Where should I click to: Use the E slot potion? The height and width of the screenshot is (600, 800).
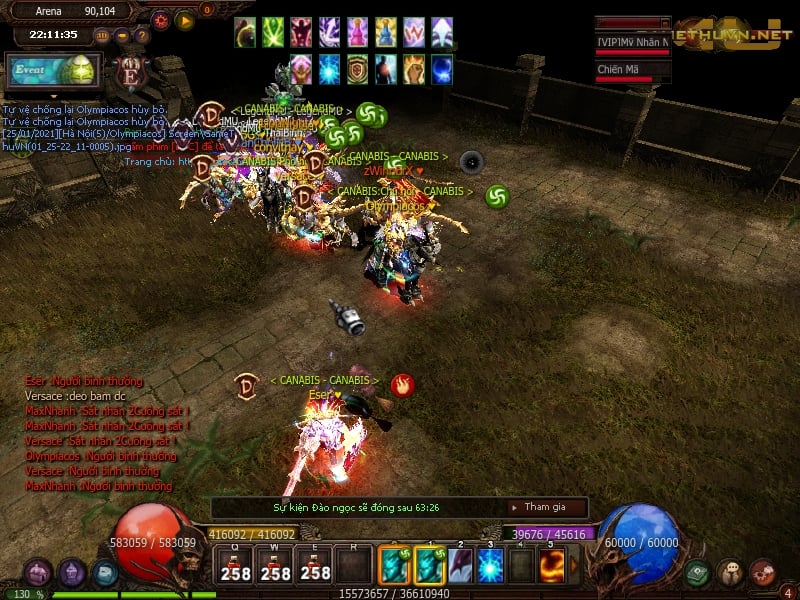(x=316, y=565)
